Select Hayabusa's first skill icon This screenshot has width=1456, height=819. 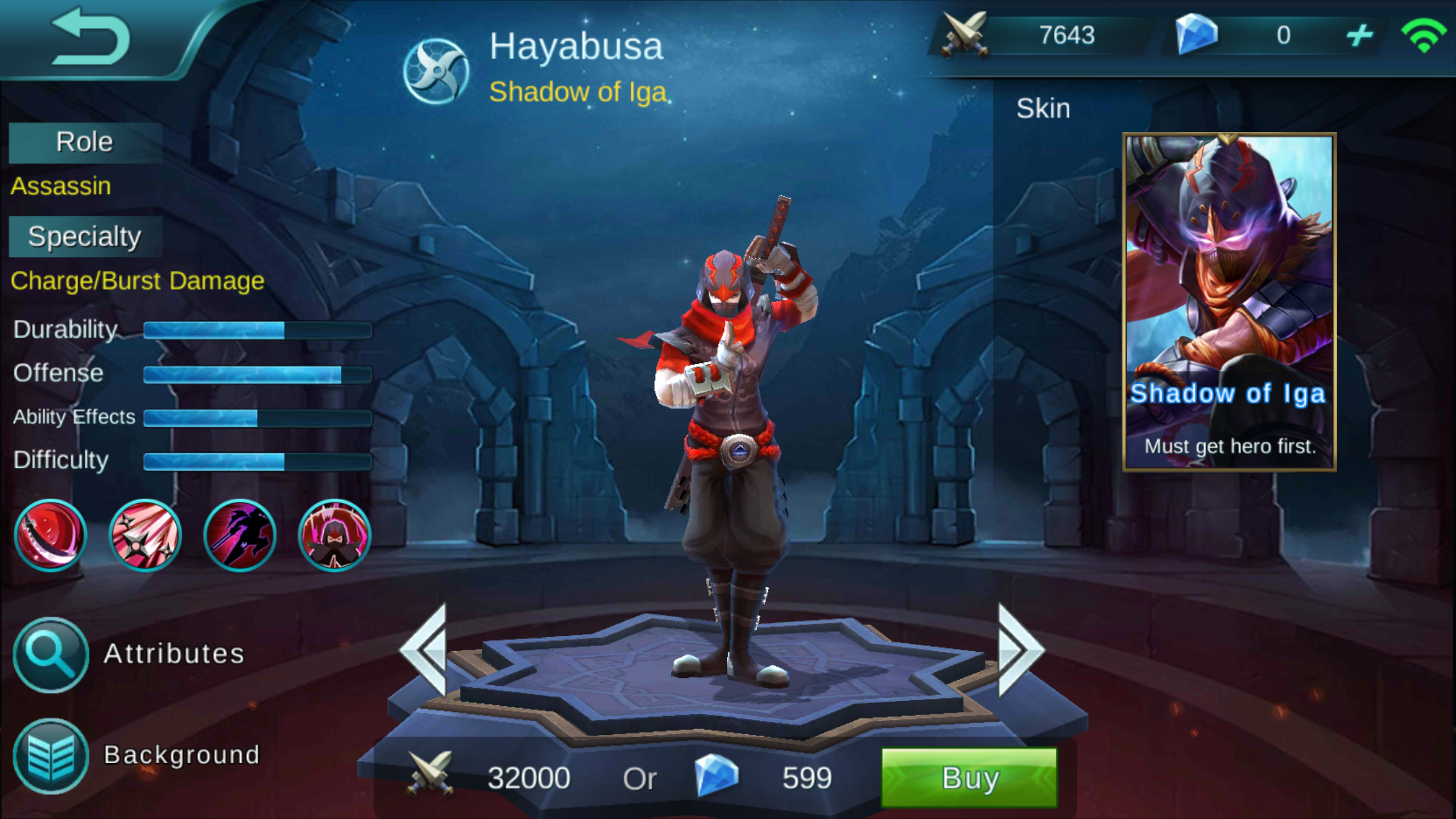coord(50,535)
